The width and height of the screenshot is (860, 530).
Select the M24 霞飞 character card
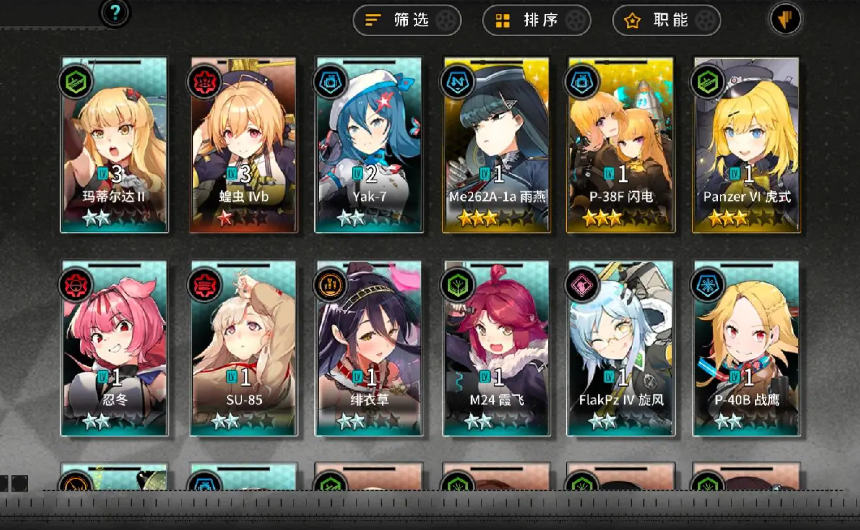click(496, 349)
